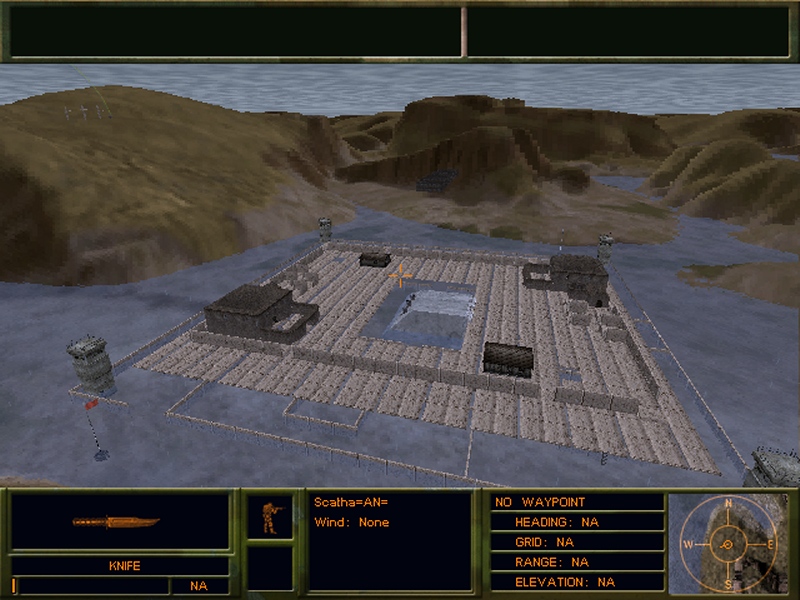Open the compass minimap

[x=727, y=543]
